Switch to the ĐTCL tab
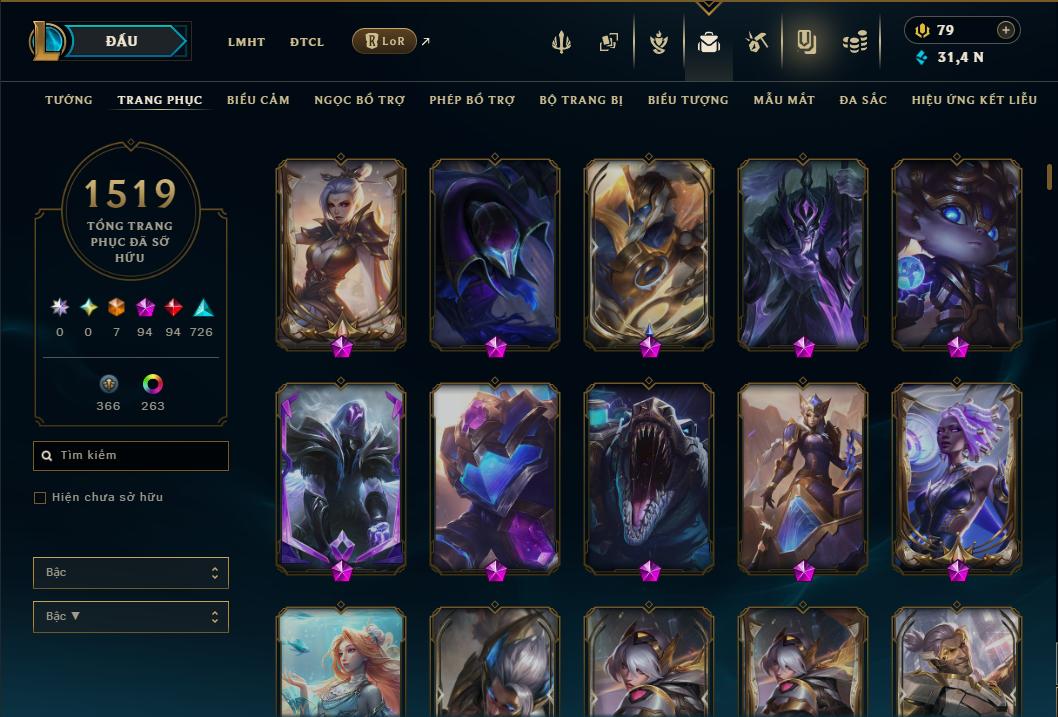1058x717 pixels. pyautogui.click(x=307, y=42)
